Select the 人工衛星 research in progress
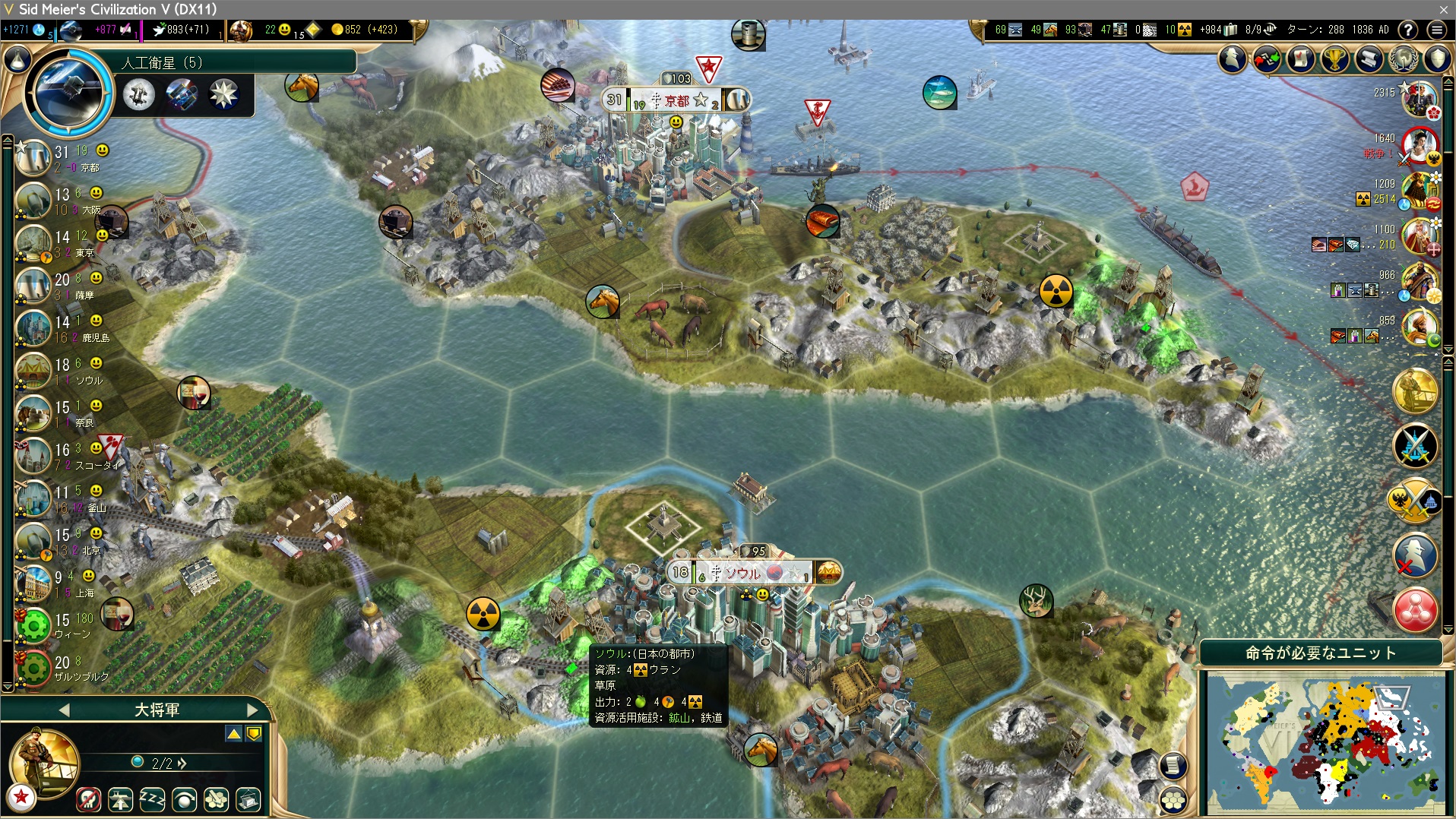Screen dimensions: 1456x819 tap(68, 91)
